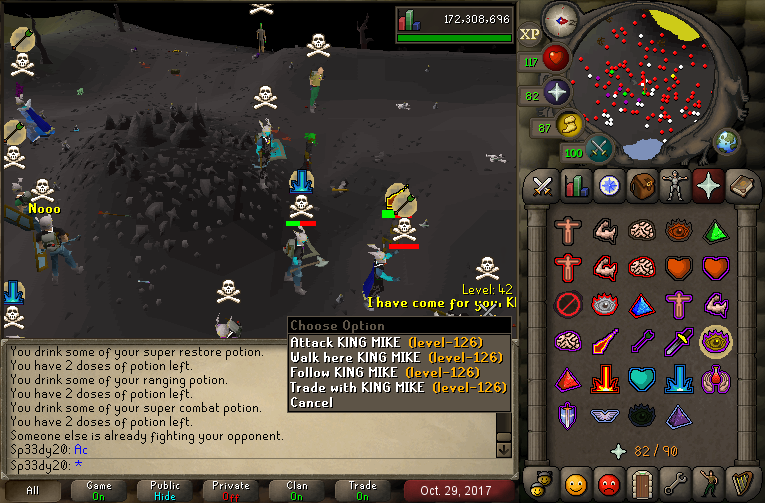Click the compass to face north
Image resolution: width=765 pixels, height=503 pixels.
click(x=562, y=20)
